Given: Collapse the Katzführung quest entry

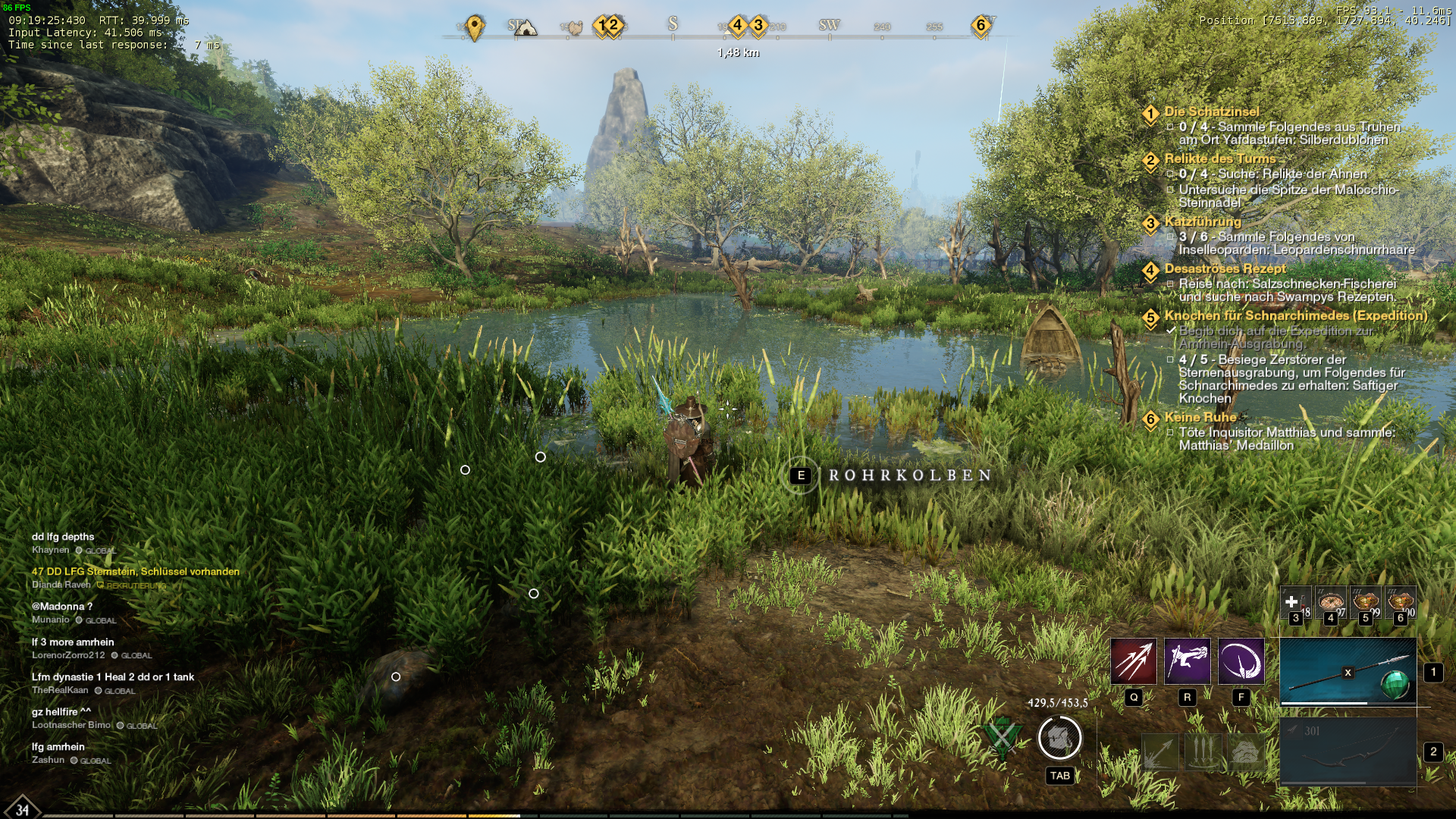Looking at the screenshot, I should 1150,229.
